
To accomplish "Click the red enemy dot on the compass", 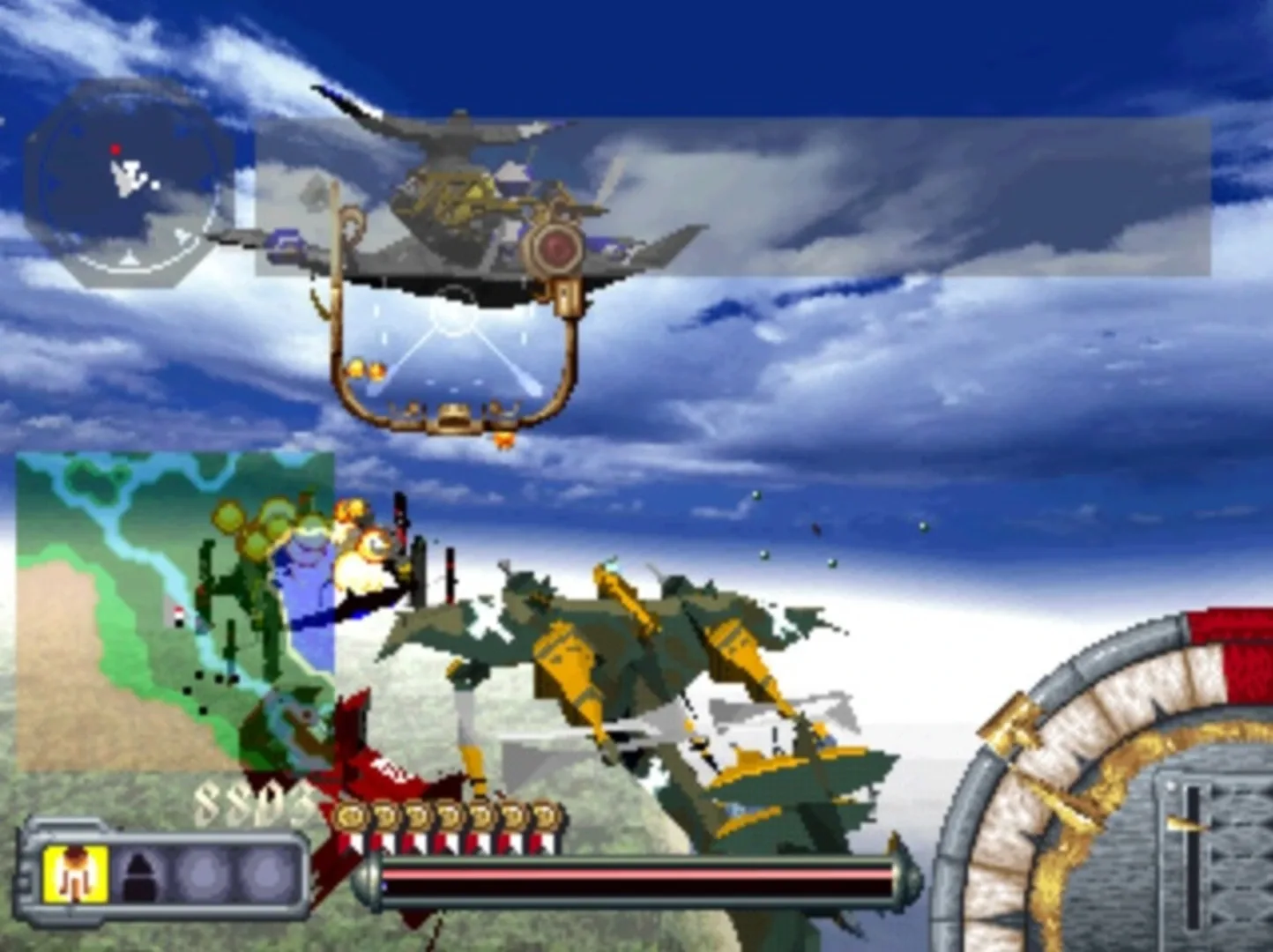I will pyautogui.click(x=117, y=150).
